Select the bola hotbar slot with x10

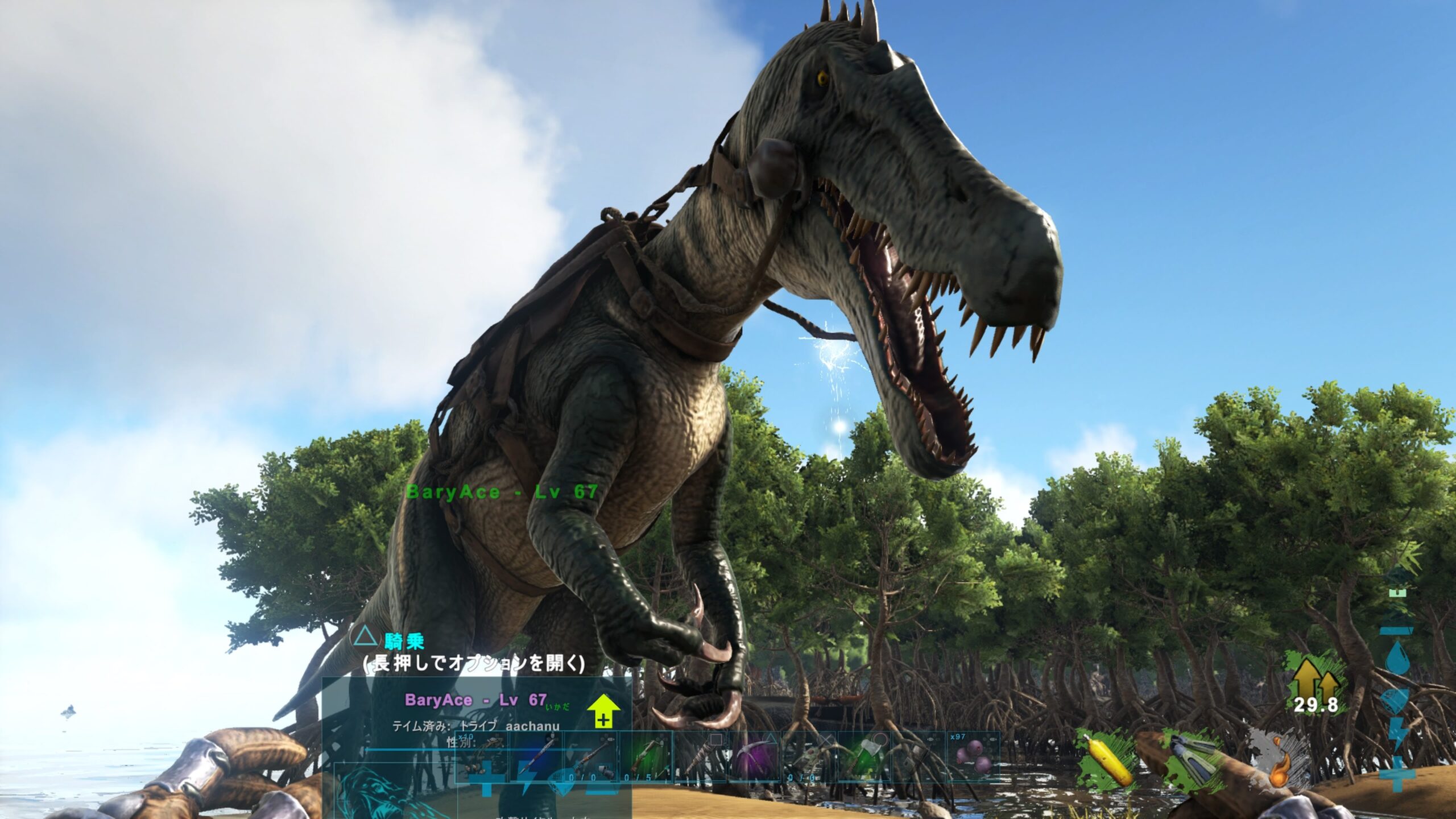click(482, 755)
